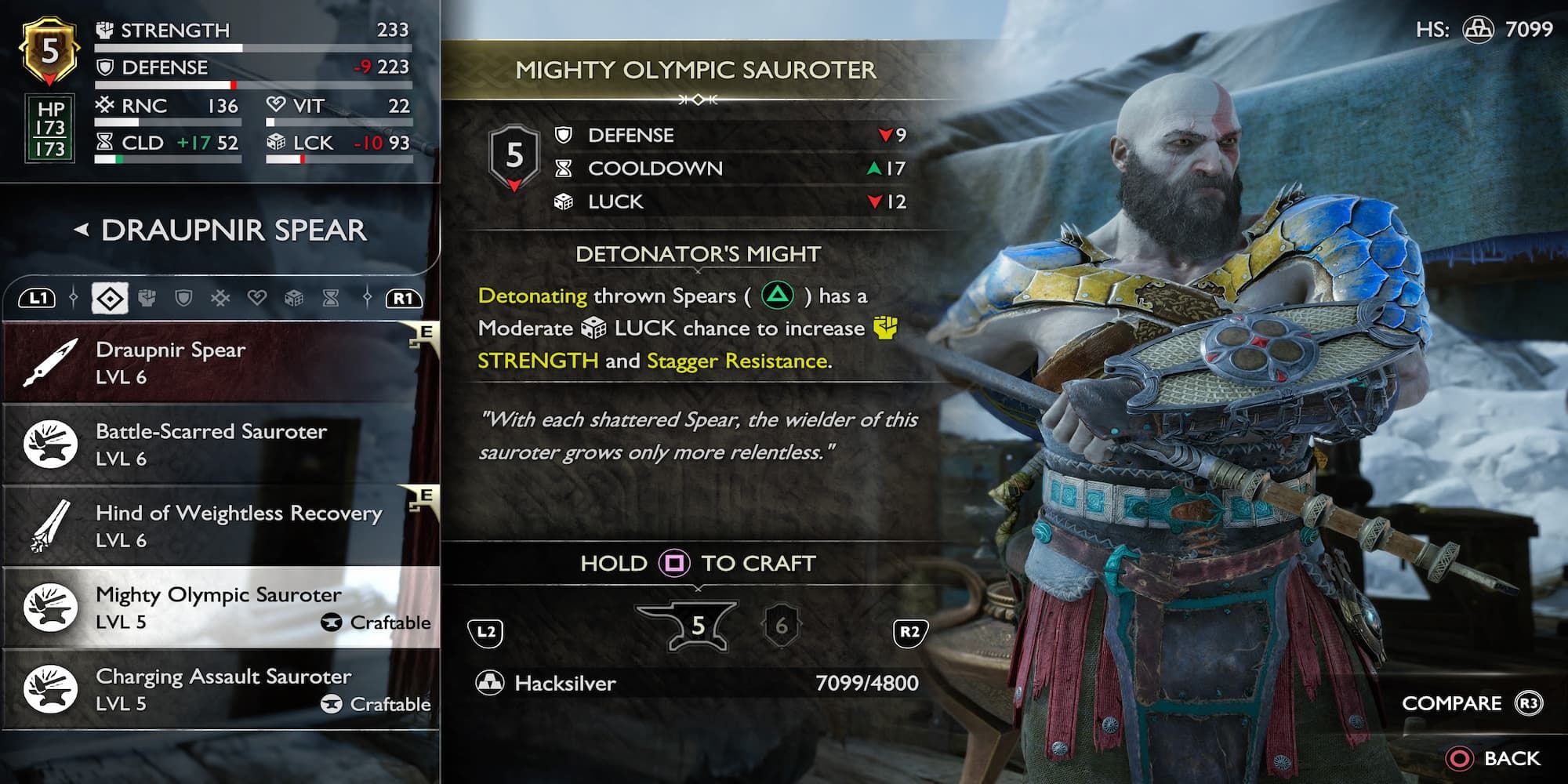Switch to the Runic stat filter
The height and width of the screenshot is (784, 1568).
(x=220, y=298)
